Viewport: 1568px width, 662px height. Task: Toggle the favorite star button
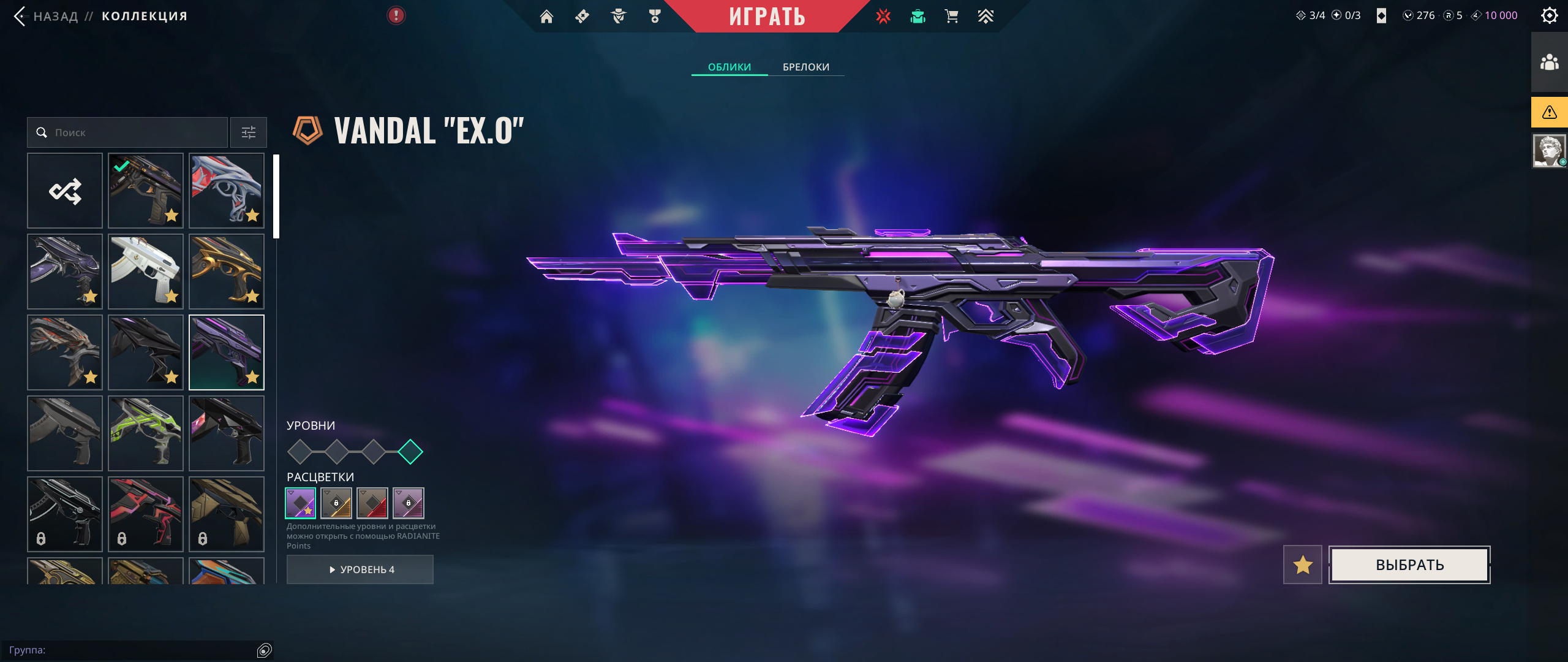pos(1303,565)
